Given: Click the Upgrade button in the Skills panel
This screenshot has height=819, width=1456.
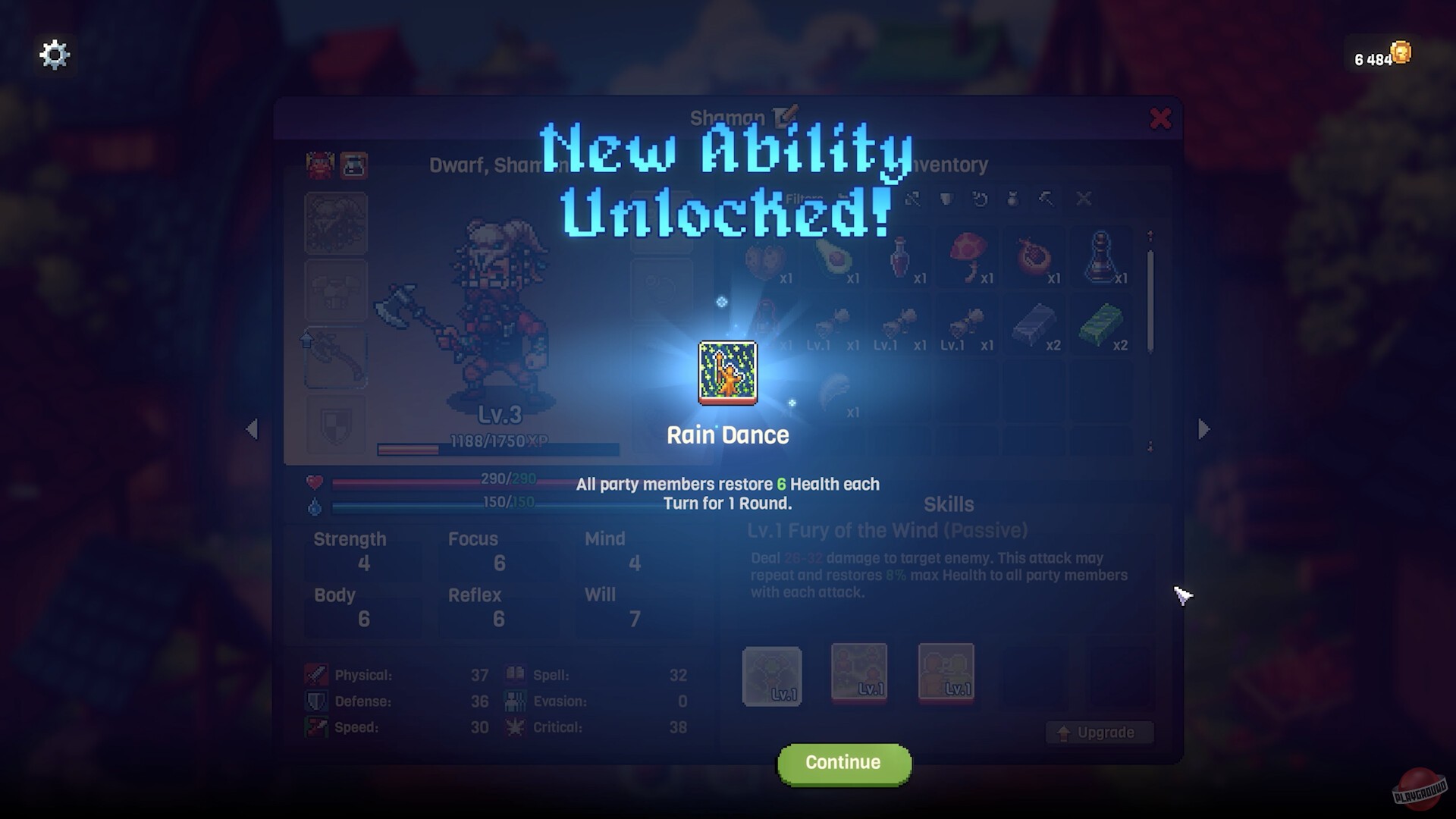Looking at the screenshot, I should pyautogui.click(x=1099, y=733).
